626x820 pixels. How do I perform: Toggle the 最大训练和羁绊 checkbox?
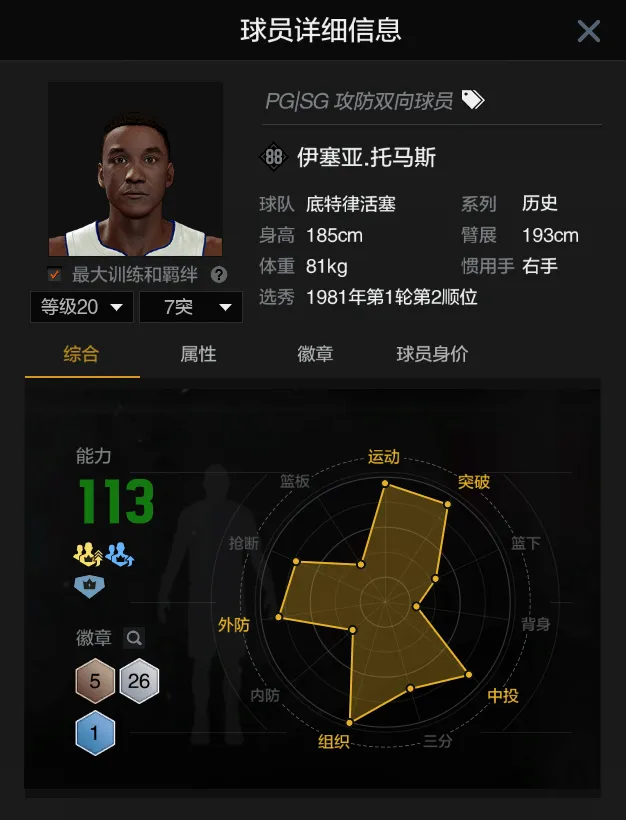pos(55,274)
